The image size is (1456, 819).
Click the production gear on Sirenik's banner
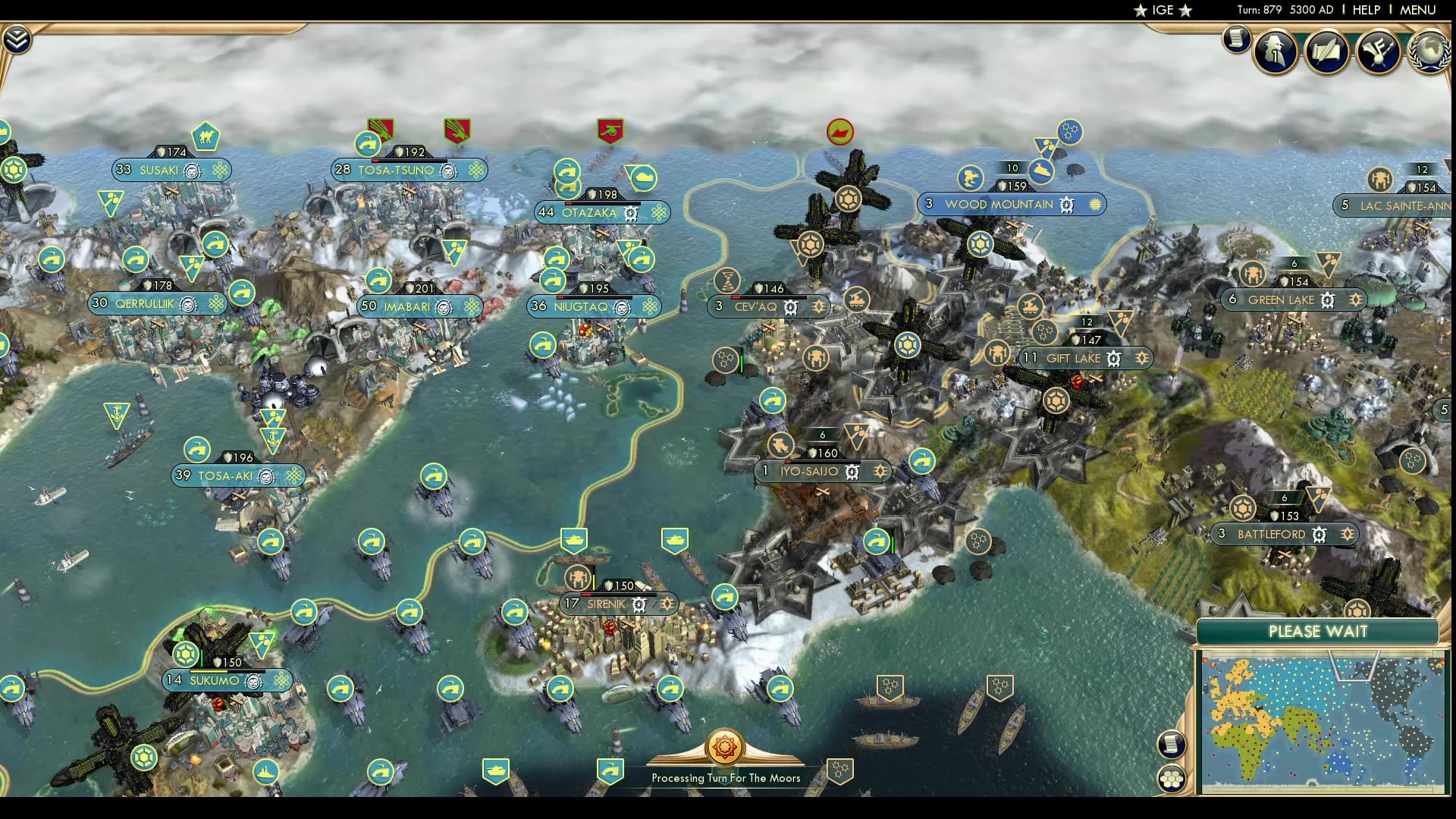[639, 605]
